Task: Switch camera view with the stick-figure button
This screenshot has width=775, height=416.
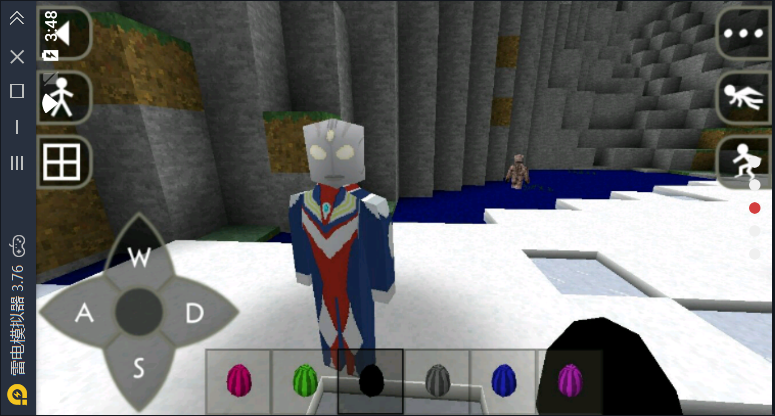Action: [x=64, y=97]
